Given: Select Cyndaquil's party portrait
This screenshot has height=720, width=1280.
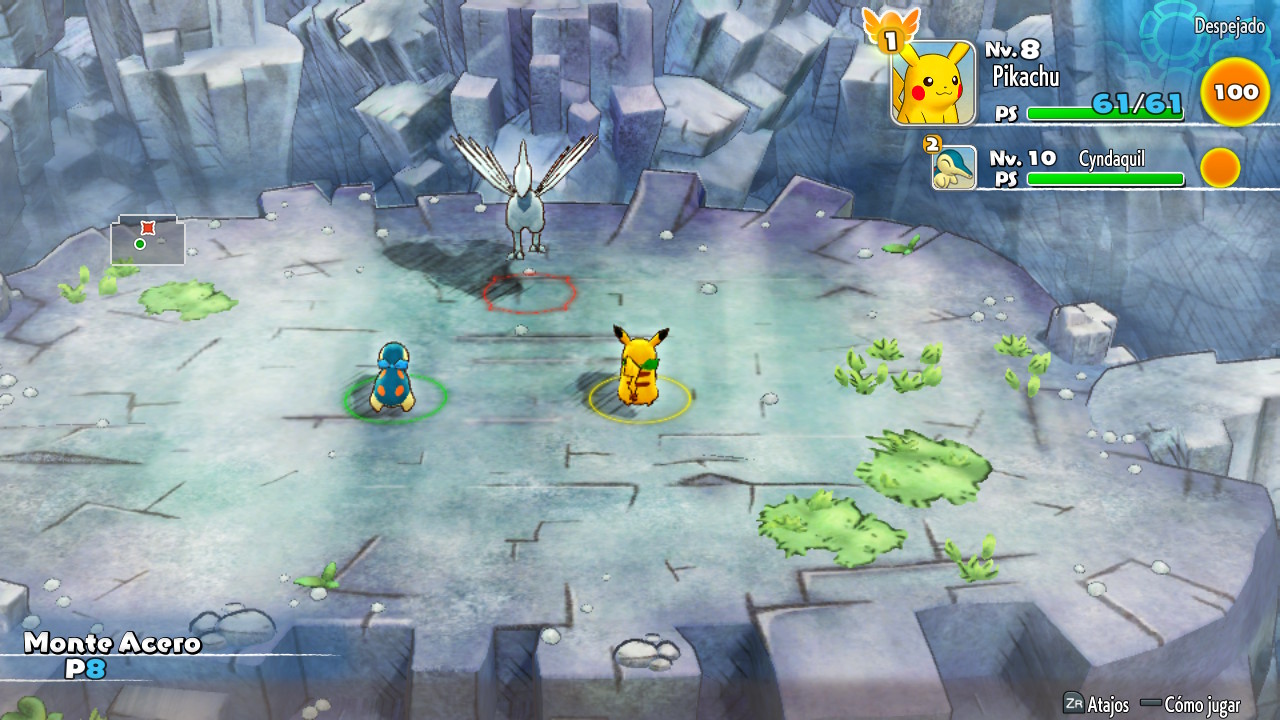Looking at the screenshot, I should tap(954, 168).
